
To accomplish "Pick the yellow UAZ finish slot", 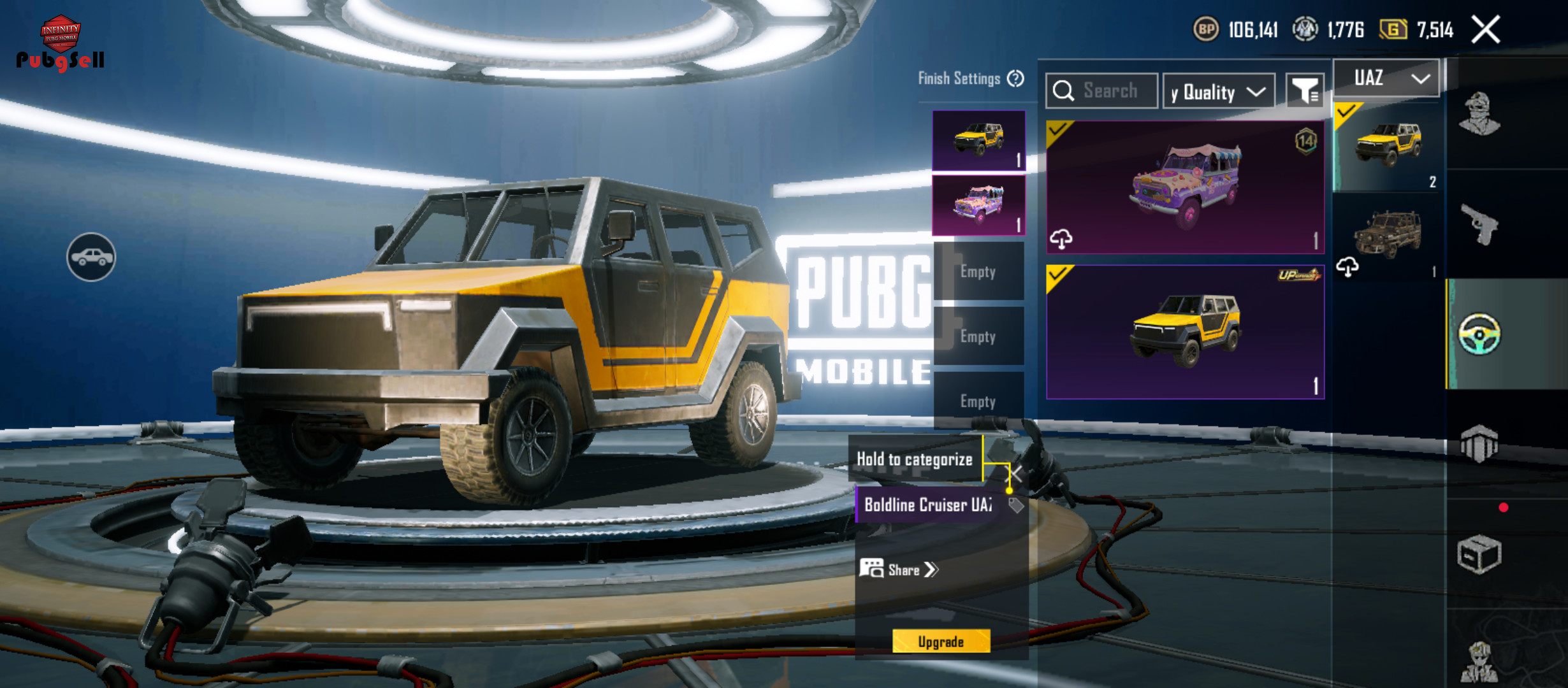I will [978, 140].
